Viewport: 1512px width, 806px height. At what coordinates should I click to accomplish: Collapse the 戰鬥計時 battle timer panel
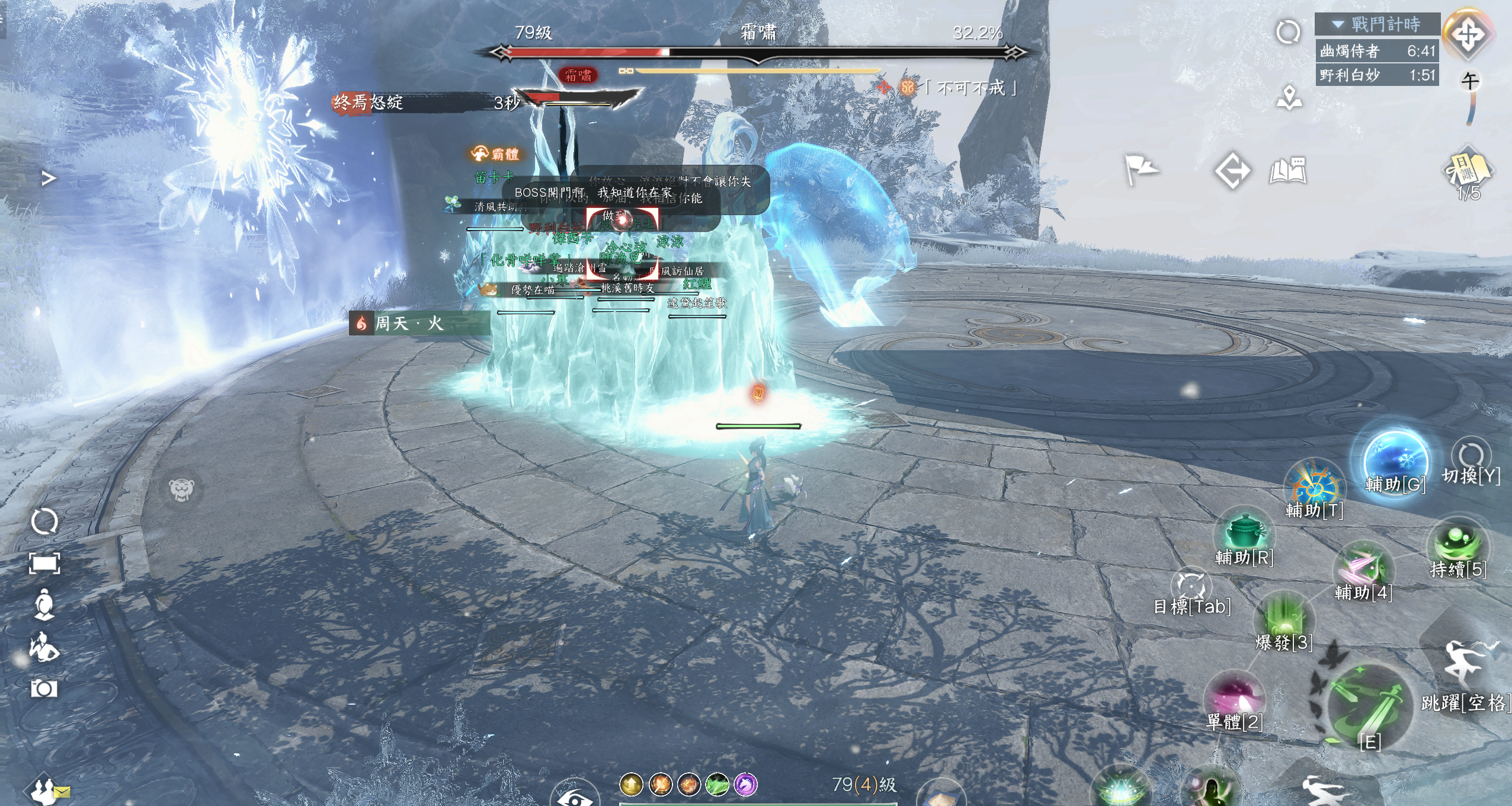[x=1338, y=24]
